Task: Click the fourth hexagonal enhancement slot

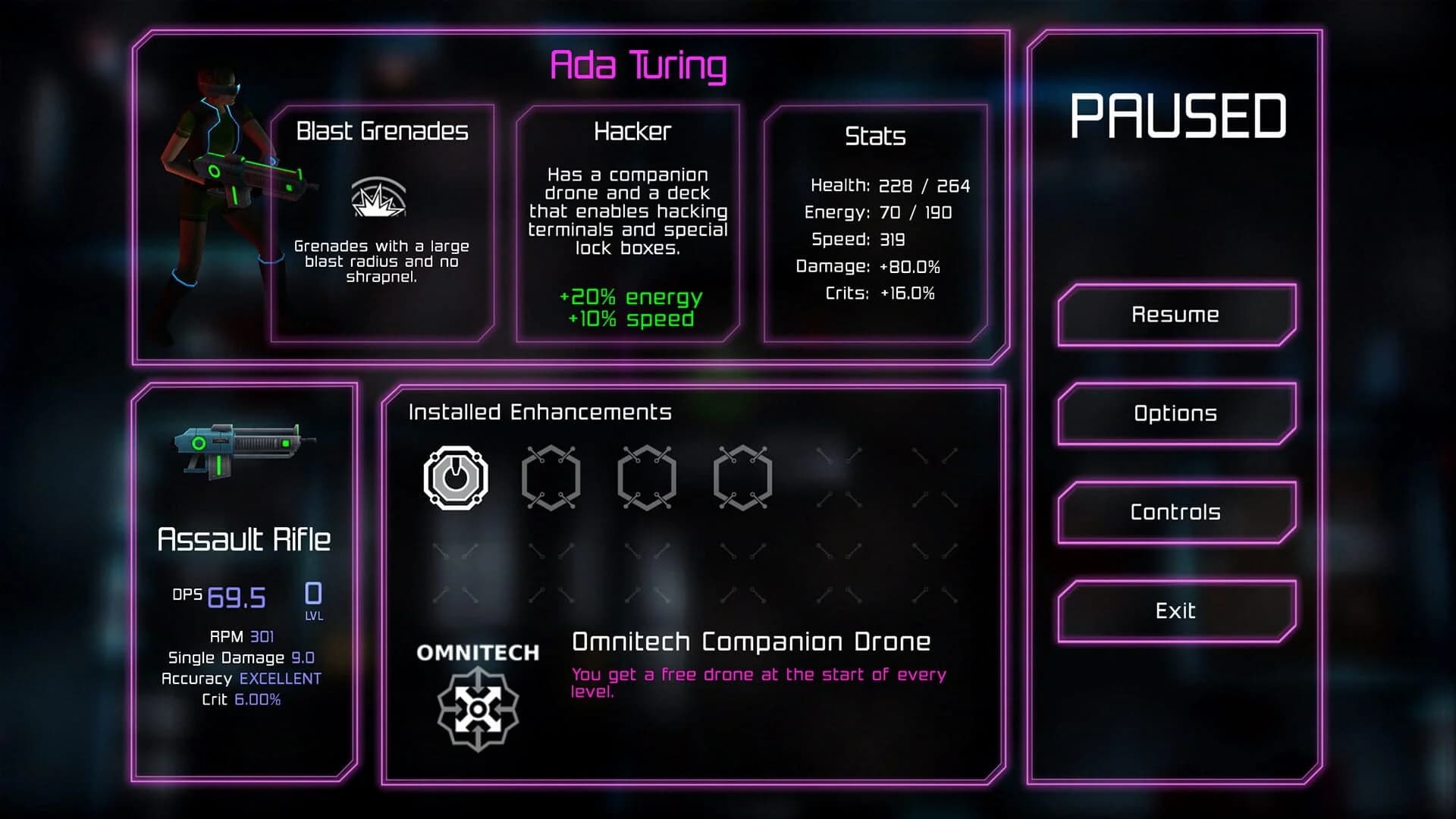Action: [742, 477]
